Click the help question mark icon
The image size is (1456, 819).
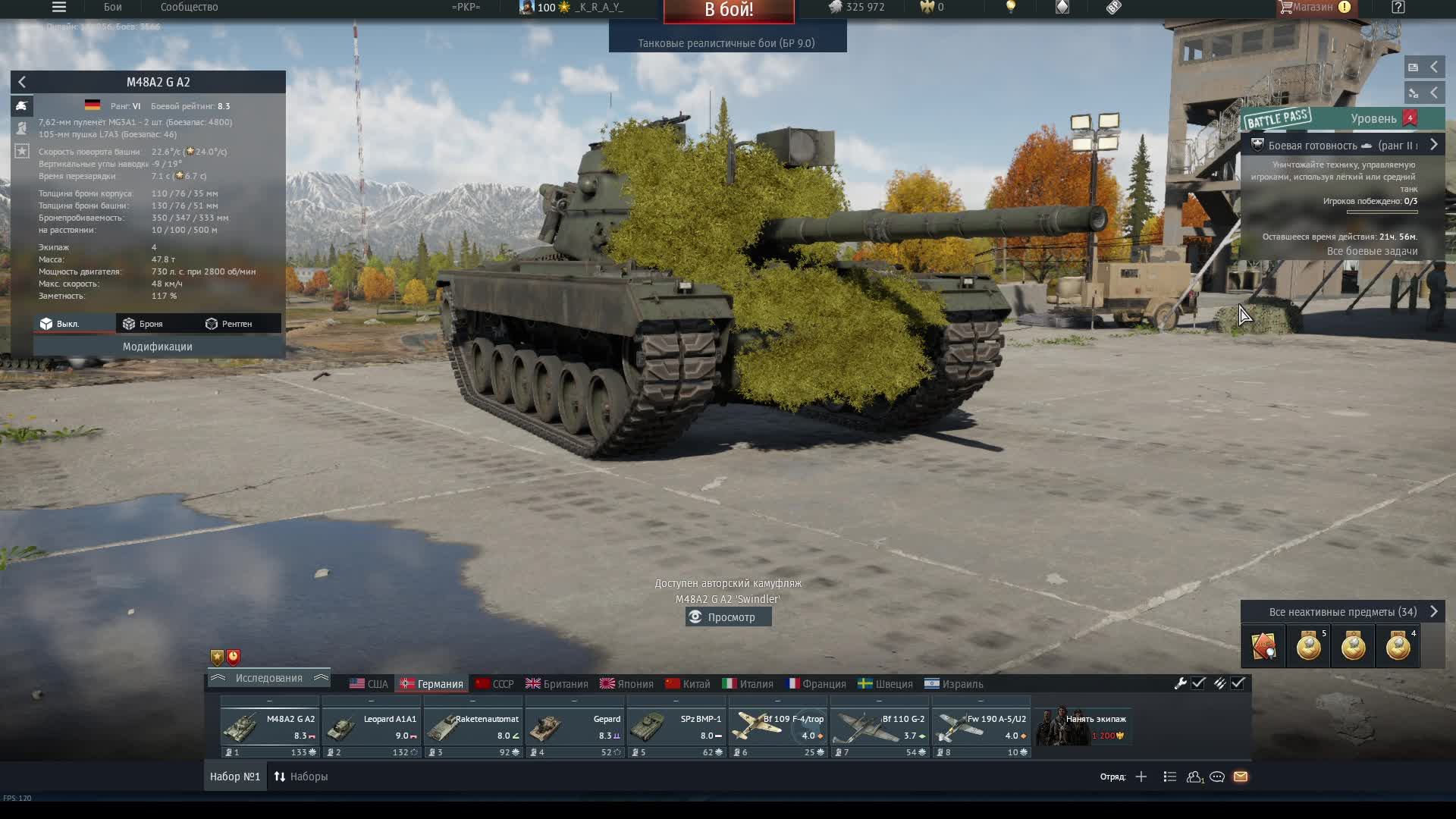[1398, 8]
